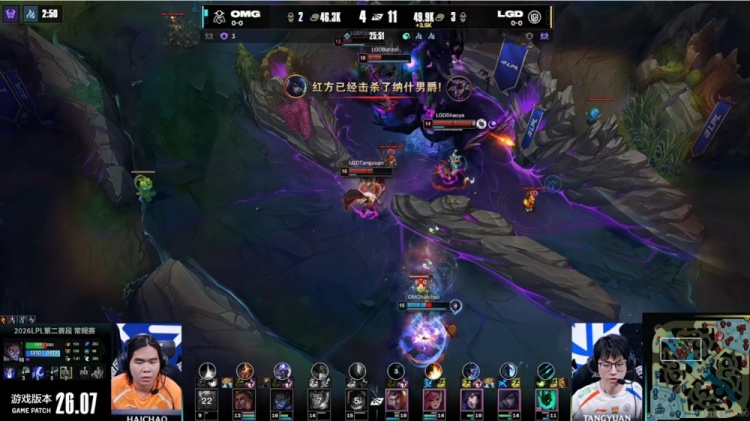Select HAICHAO's player camera feed
The width and height of the screenshot is (750, 421).
(147, 368)
